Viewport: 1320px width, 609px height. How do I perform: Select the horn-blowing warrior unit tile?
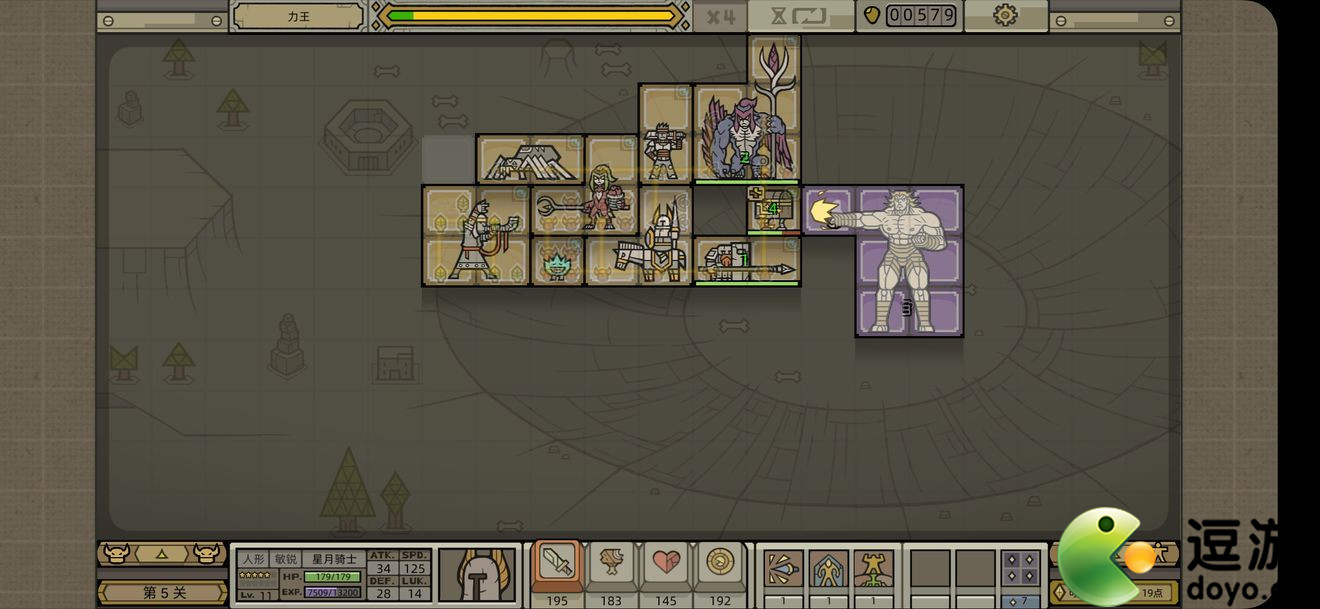coord(475,237)
